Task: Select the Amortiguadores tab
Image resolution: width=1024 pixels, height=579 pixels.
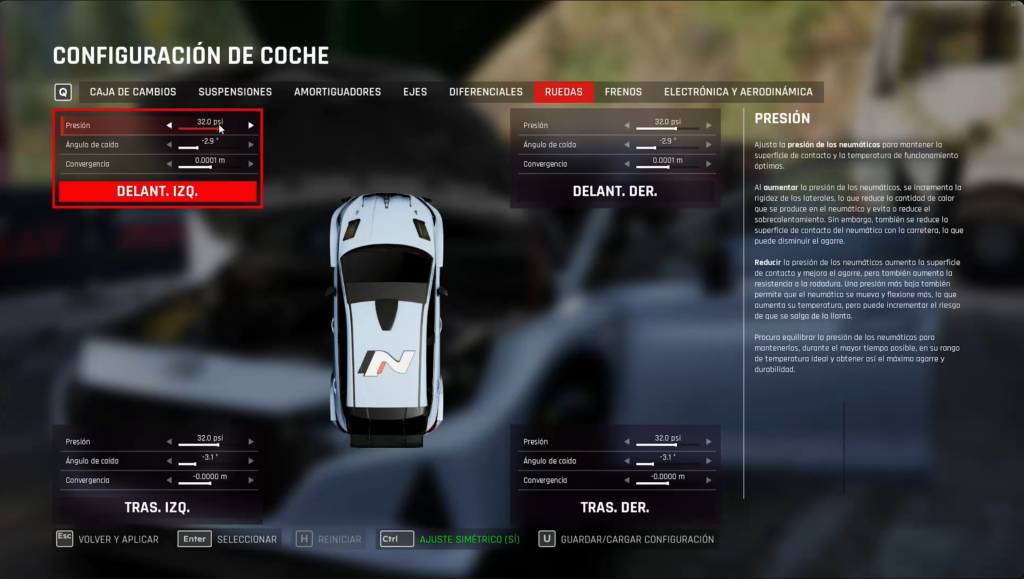Action: 337,92
